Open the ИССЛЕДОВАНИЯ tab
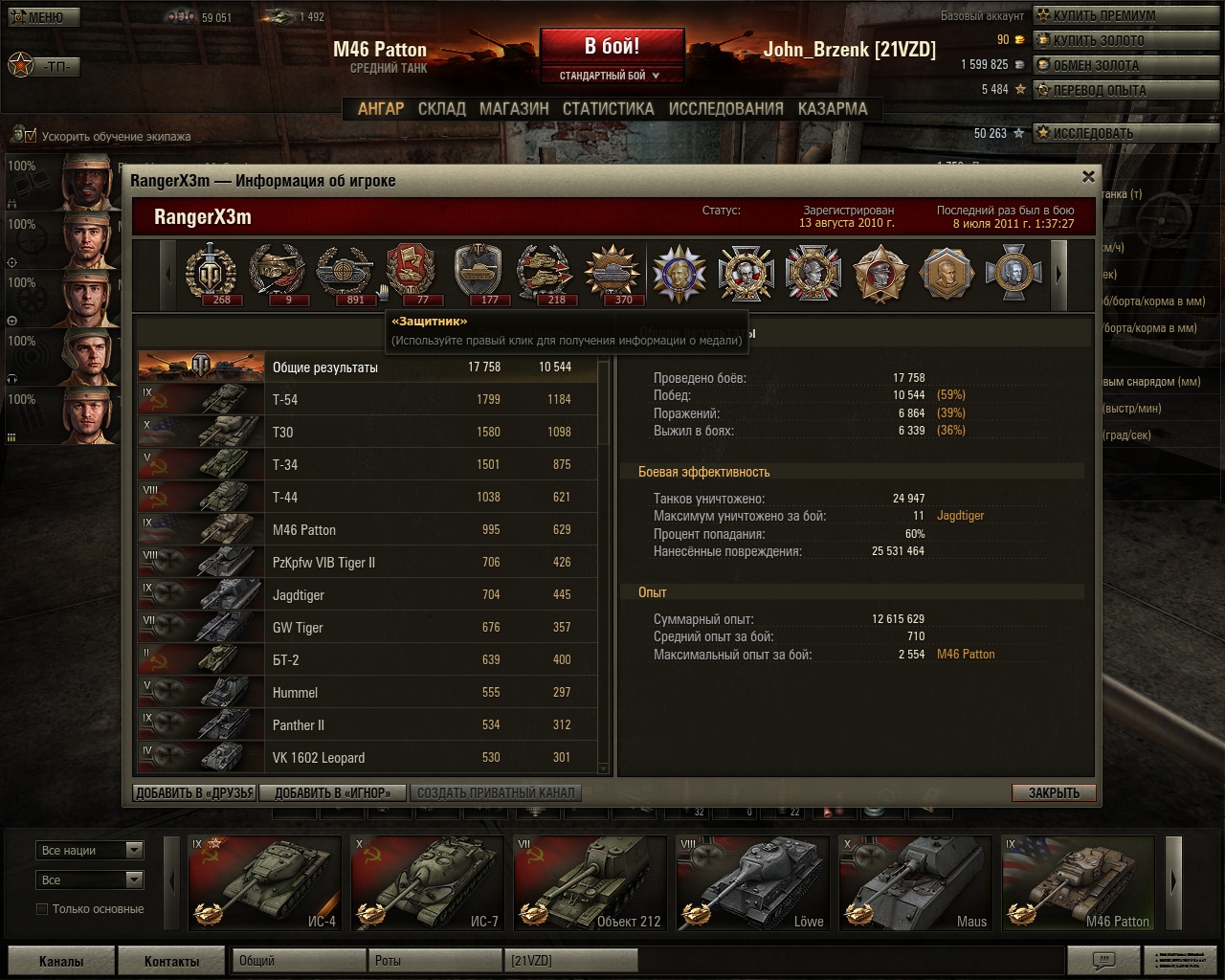Viewport: 1225px width, 980px height. pyautogui.click(x=725, y=109)
